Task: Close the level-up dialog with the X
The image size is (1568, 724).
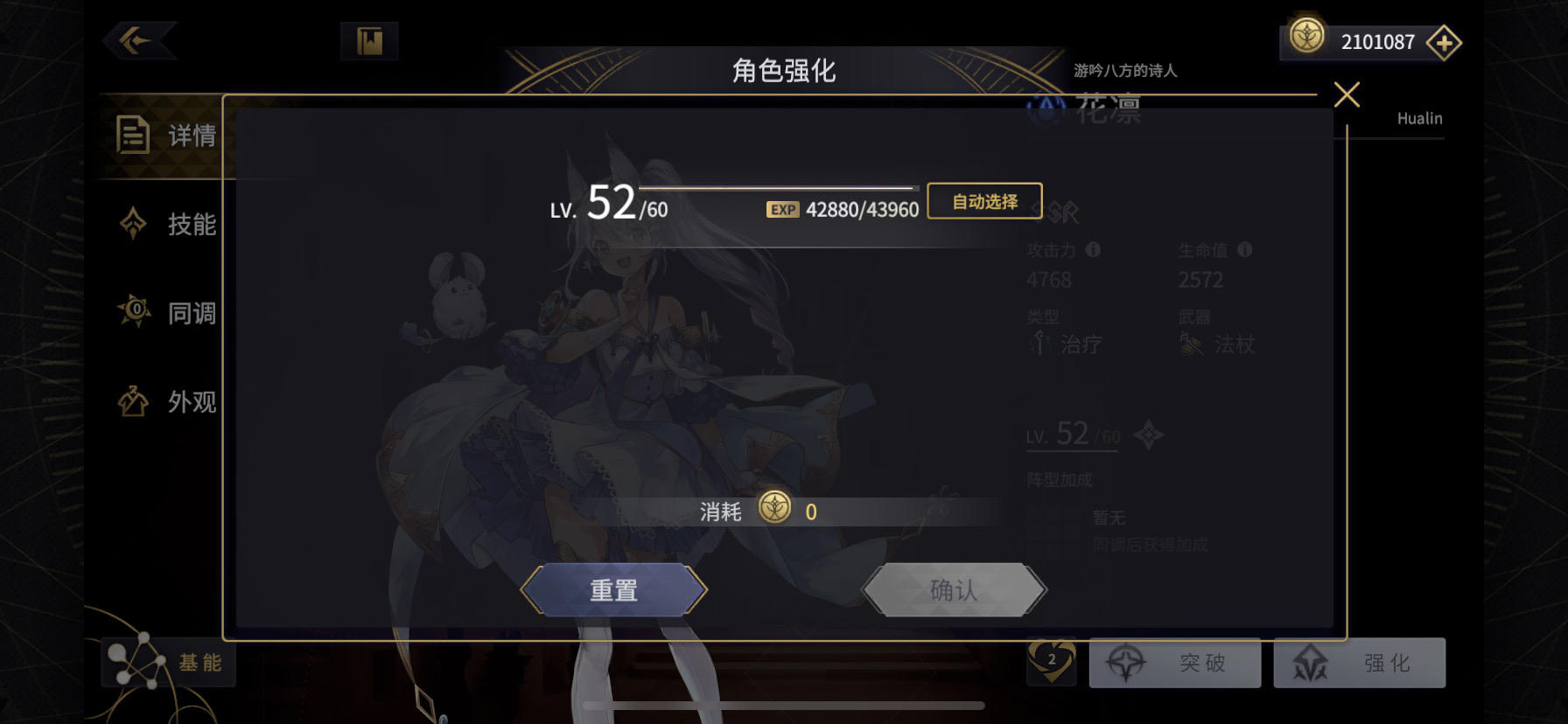Action: [x=1347, y=96]
